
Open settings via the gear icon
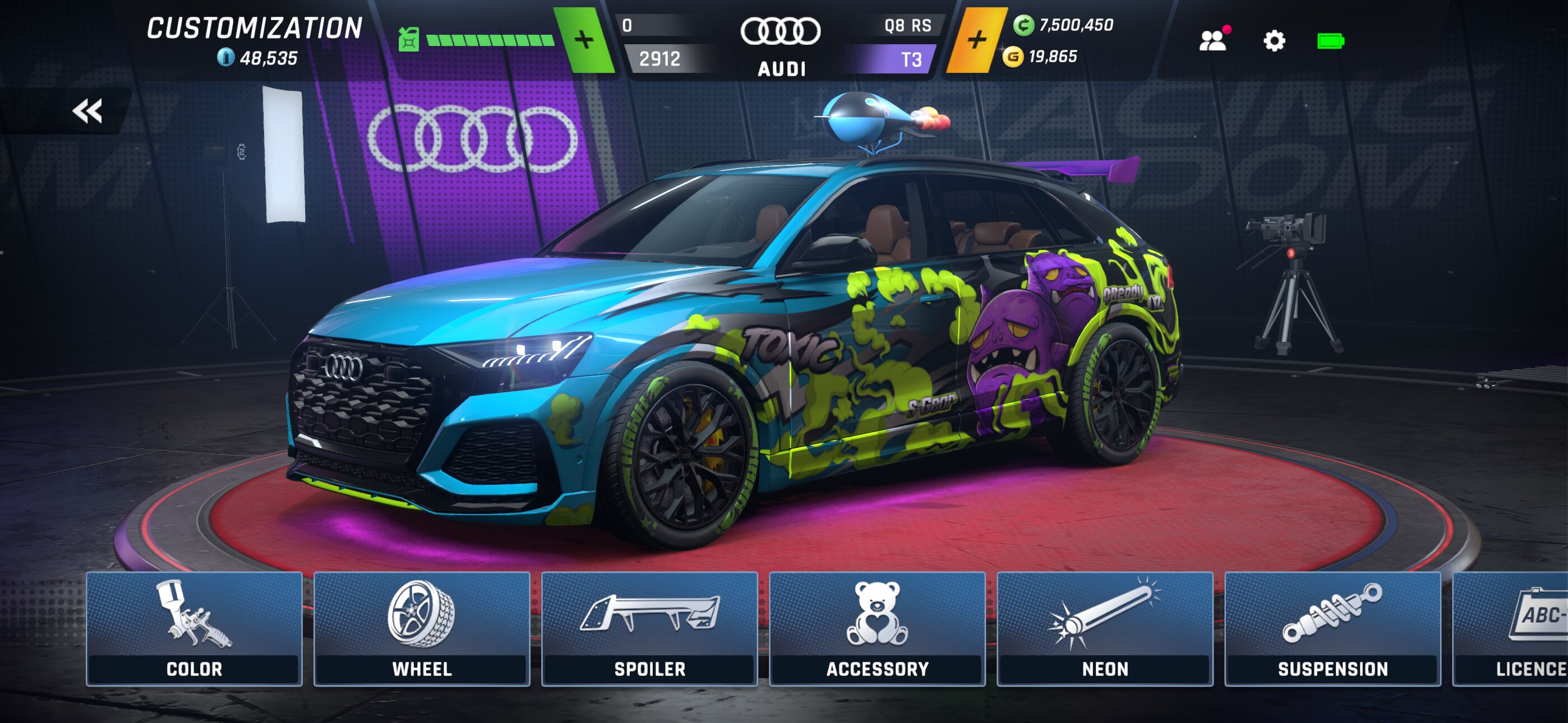(x=1274, y=41)
